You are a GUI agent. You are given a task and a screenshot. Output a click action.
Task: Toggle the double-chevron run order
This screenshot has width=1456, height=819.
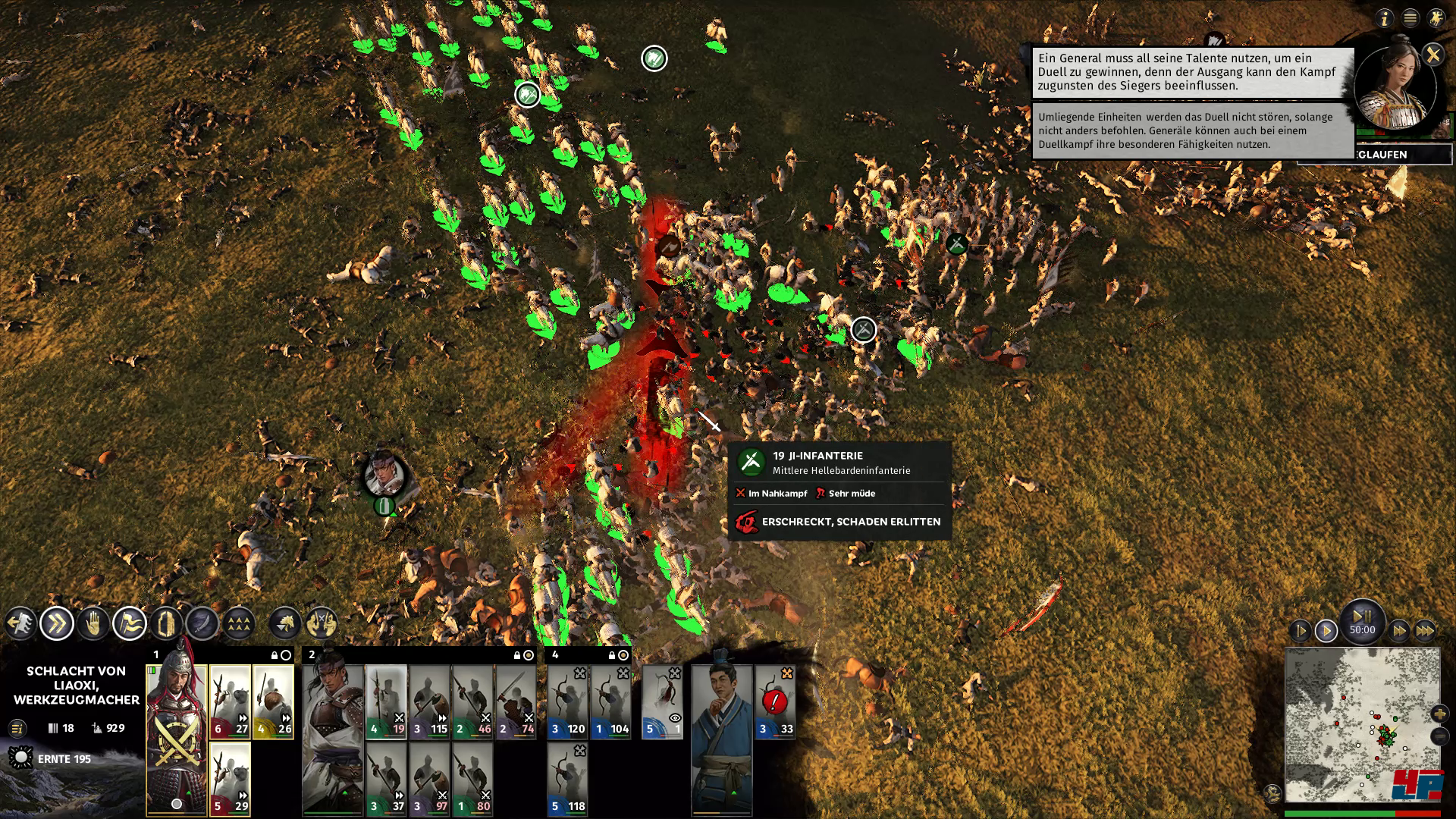tap(57, 624)
